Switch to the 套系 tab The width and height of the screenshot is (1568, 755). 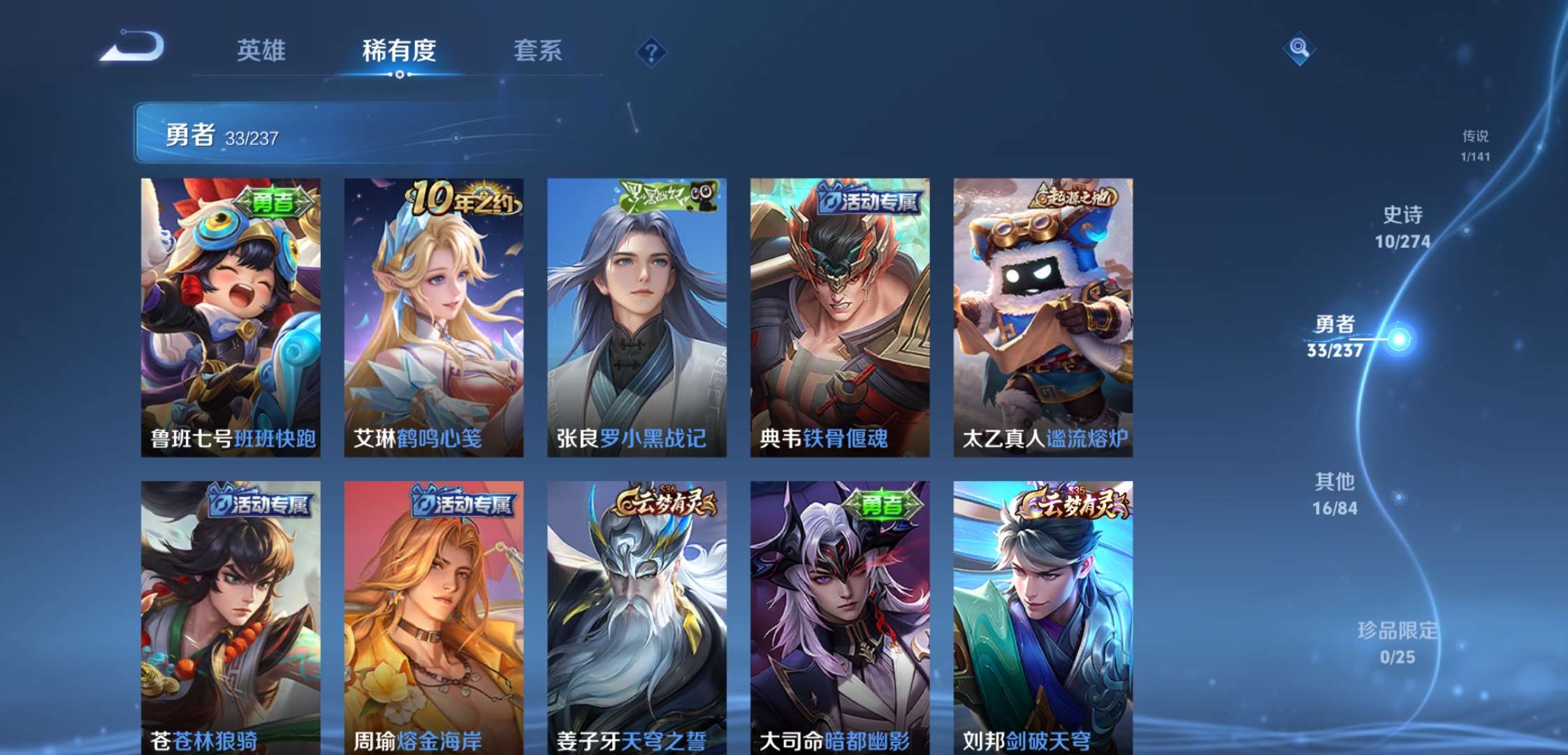point(539,51)
